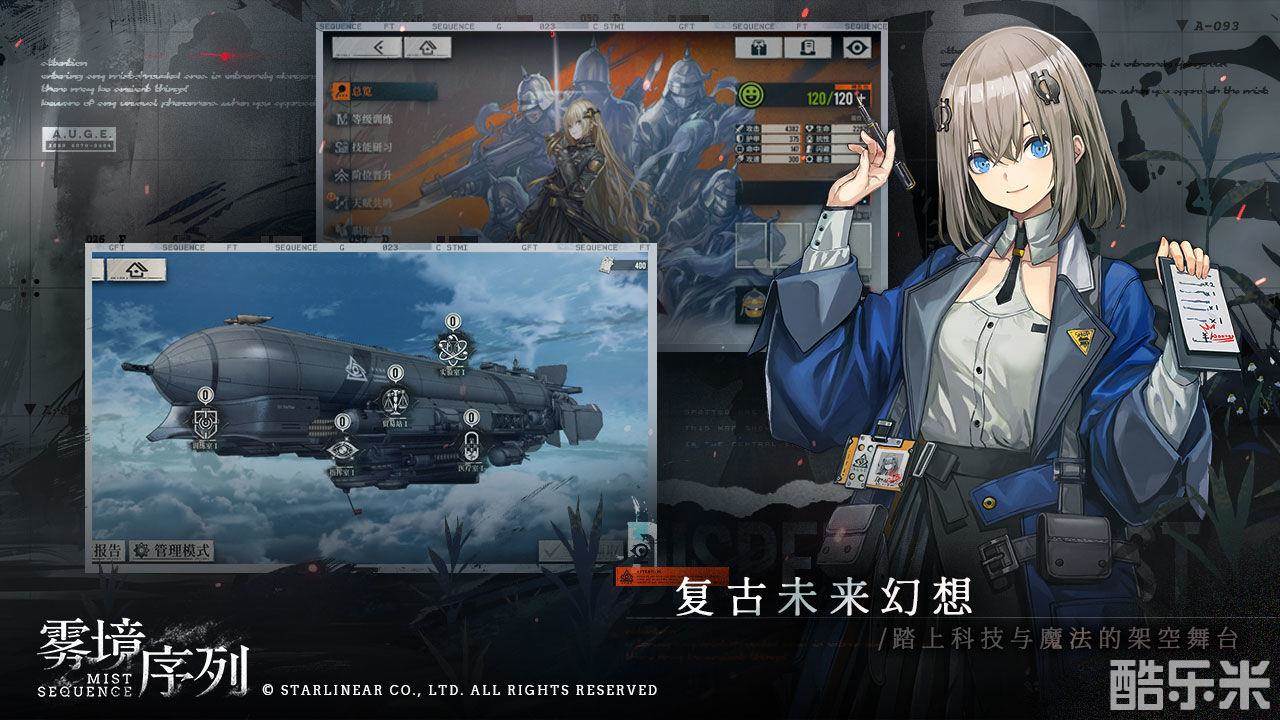
Task: Select the 贸易站 I scales facility icon
Action: [395, 399]
